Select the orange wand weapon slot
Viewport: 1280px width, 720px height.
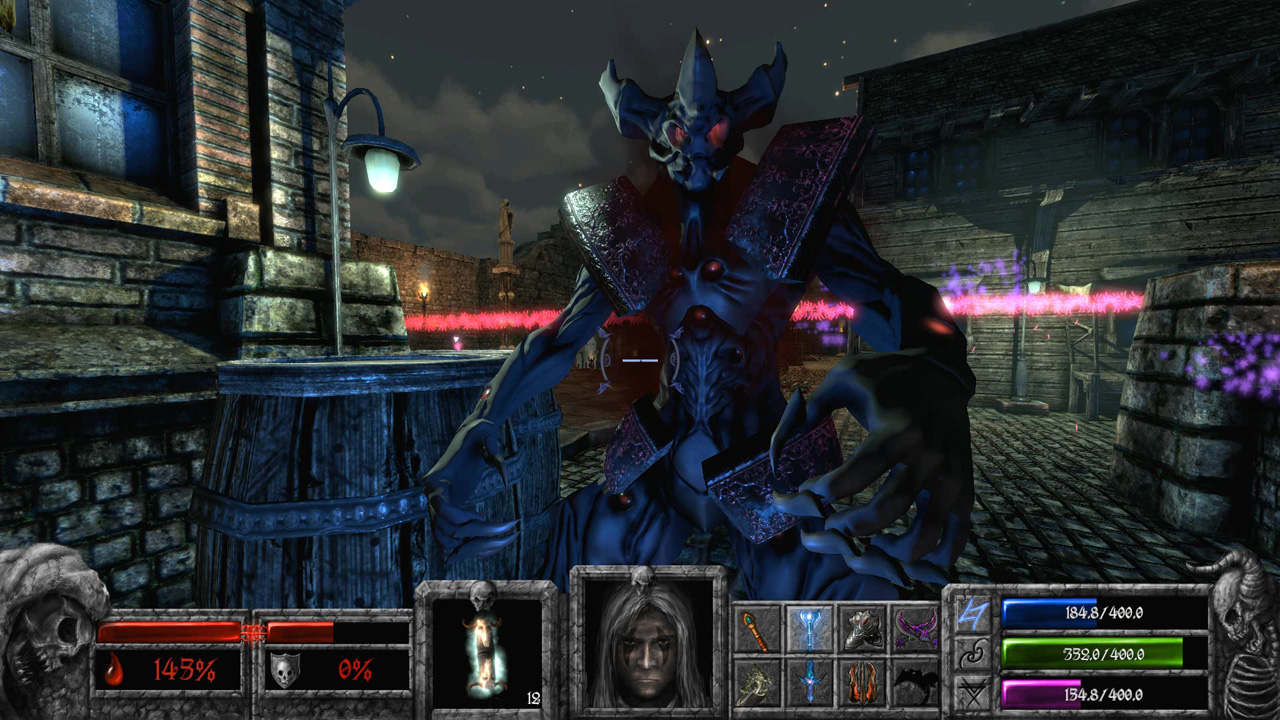coord(757,630)
